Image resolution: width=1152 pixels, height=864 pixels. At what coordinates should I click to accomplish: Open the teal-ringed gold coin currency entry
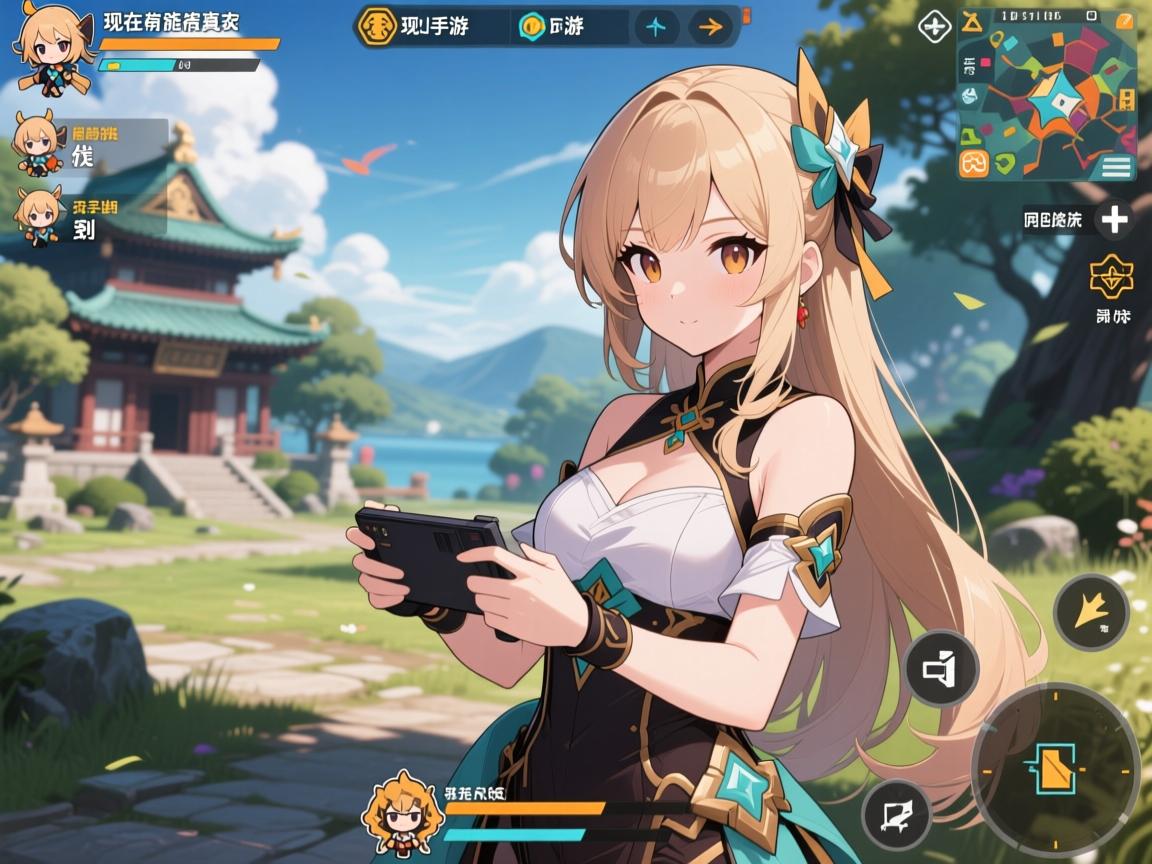pyautogui.click(x=532, y=27)
